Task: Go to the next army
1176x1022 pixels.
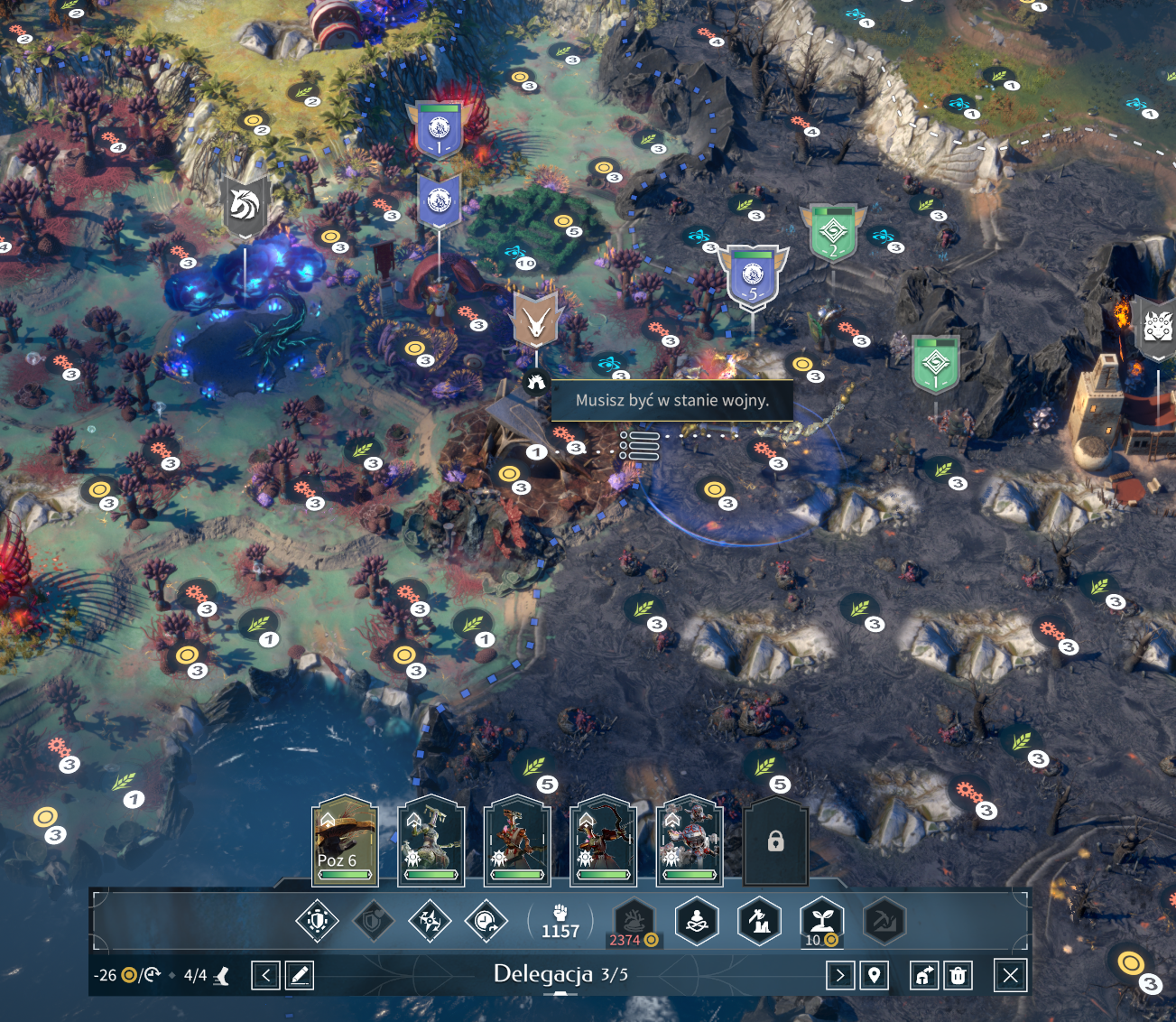Action: (x=839, y=975)
